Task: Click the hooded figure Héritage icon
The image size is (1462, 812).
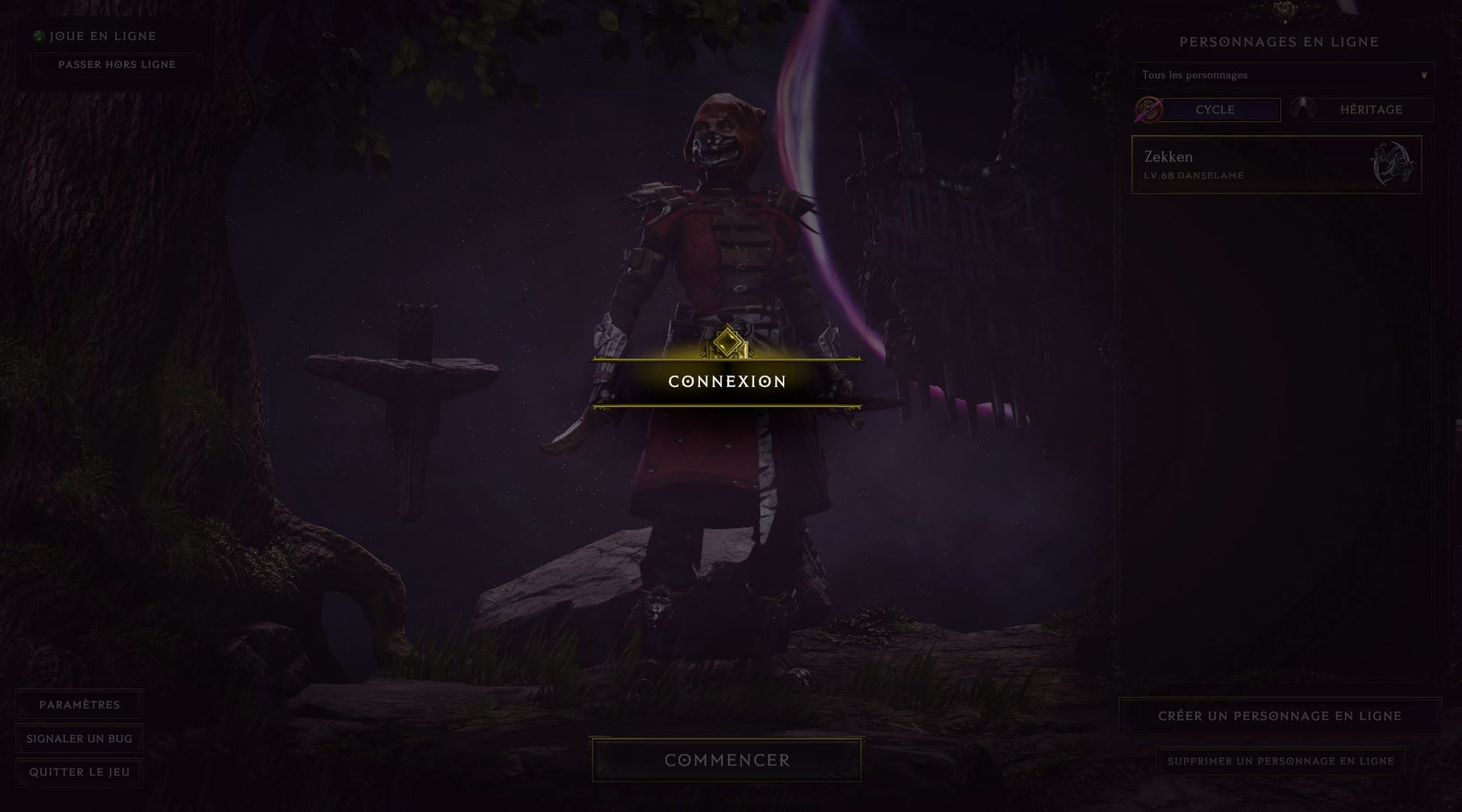Action: click(x=1304, y=109)
